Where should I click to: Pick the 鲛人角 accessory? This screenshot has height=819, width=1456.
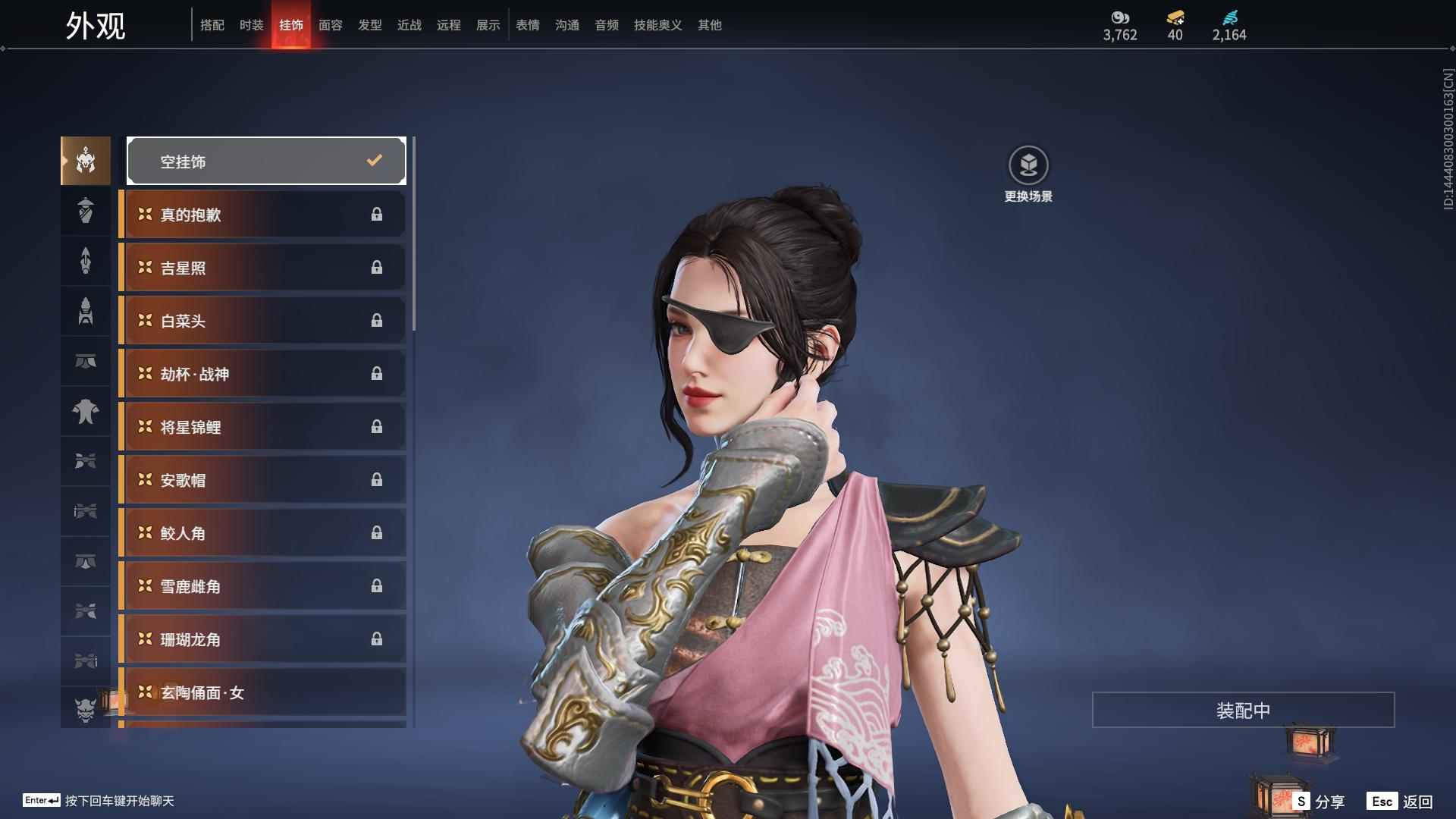(262, 533)
